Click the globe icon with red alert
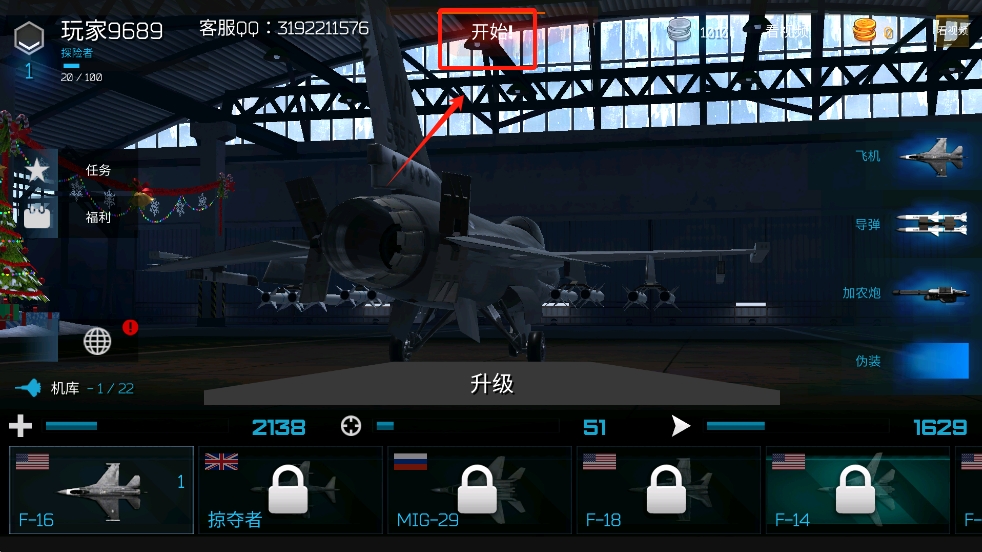 pyautogui.click(x=98, y=341)
